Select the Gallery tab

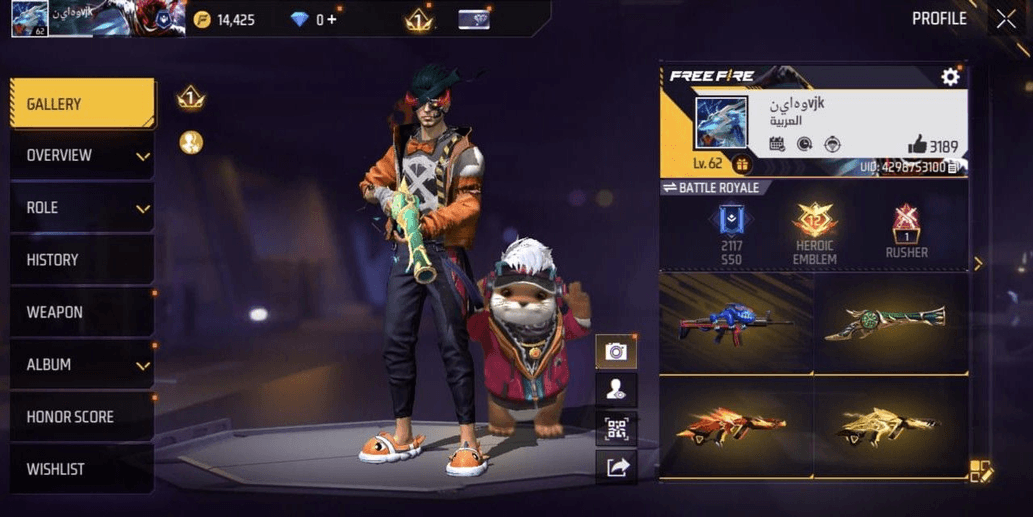(82, 104)
